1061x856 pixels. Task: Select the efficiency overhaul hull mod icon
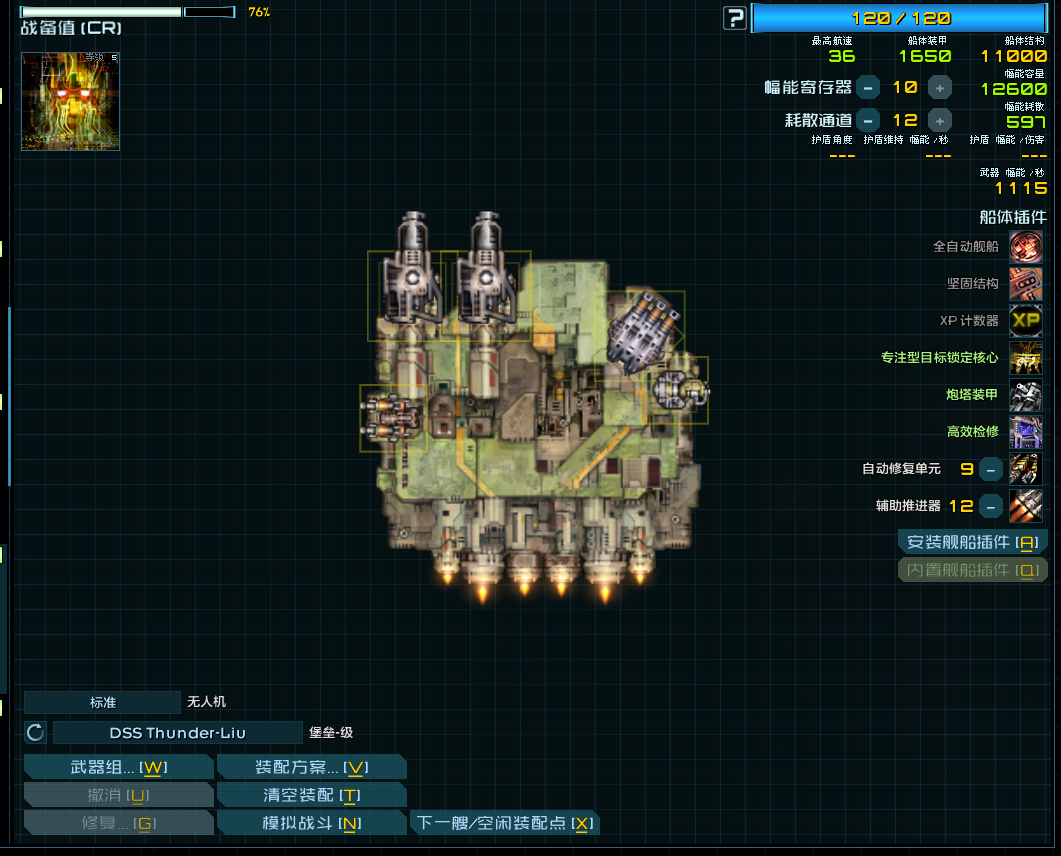(1025, 431)
